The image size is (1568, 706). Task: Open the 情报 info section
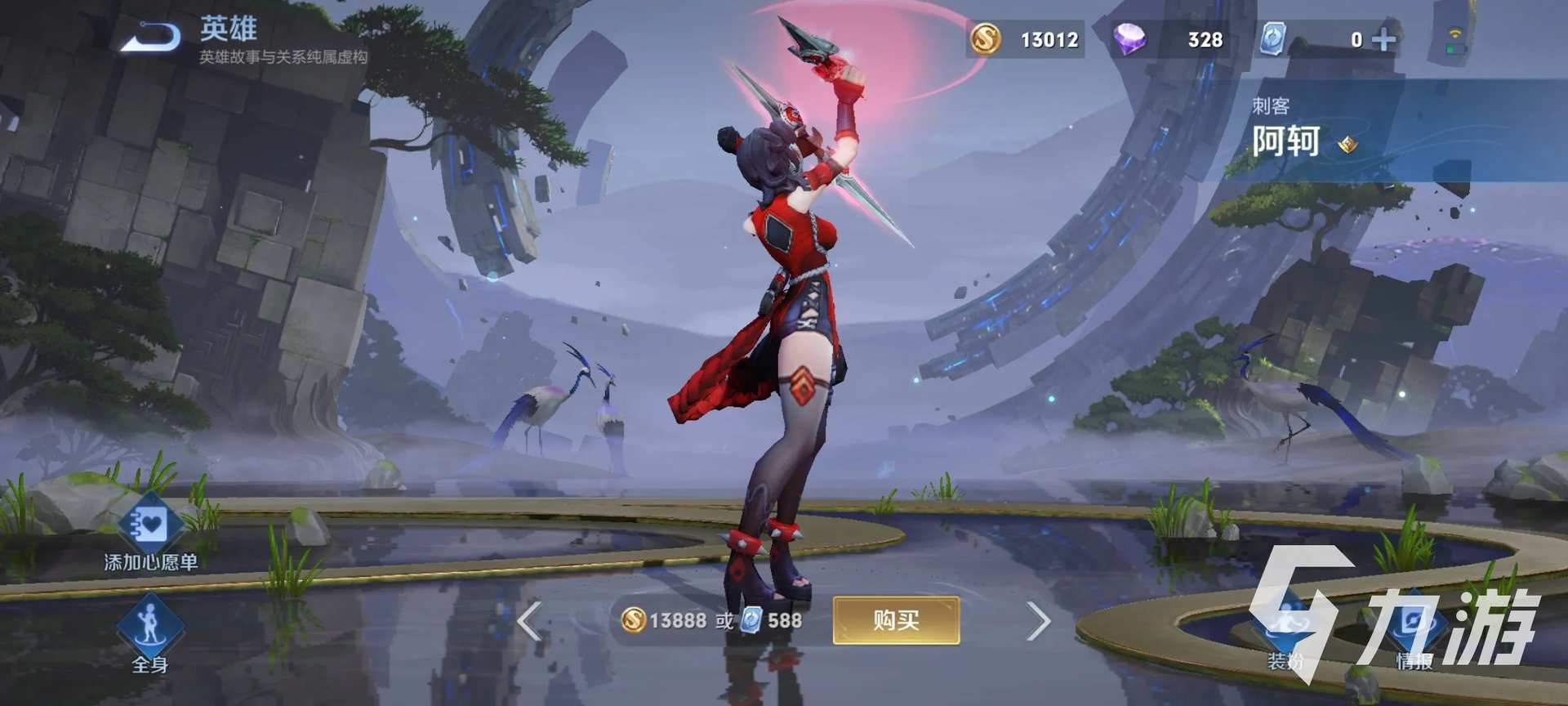1414,633
